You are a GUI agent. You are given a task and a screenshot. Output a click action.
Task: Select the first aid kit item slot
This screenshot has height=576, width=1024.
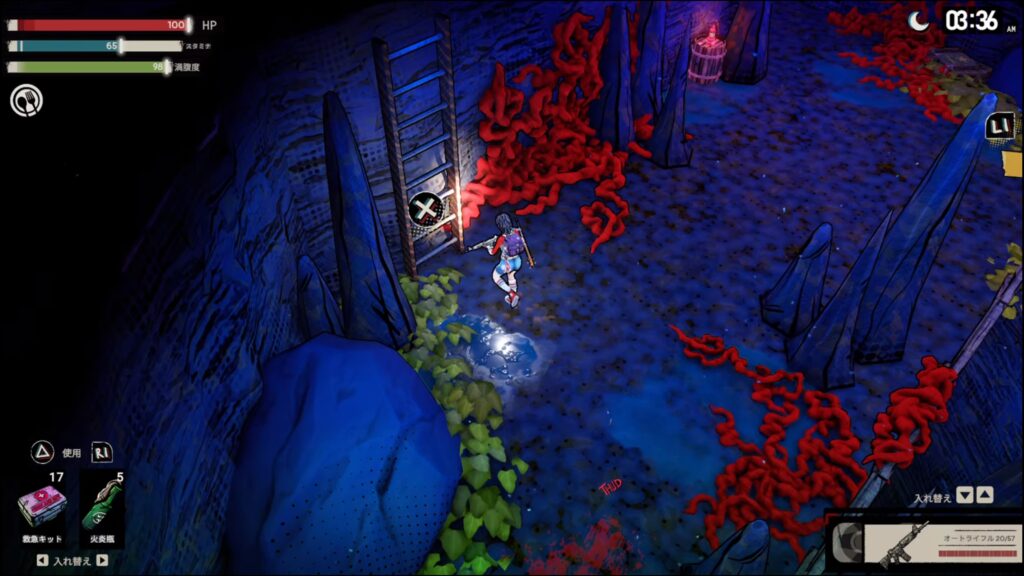click(x=42, y=507)
